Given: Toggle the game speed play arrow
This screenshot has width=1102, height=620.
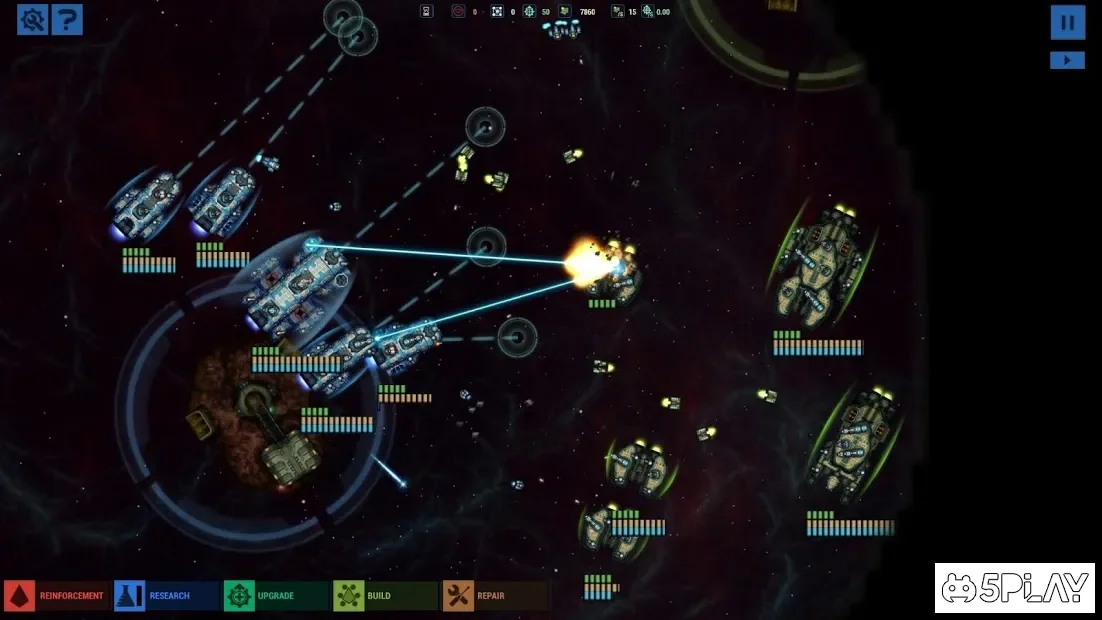Looking at the screenshot, I should click(x=1067, y=60).
